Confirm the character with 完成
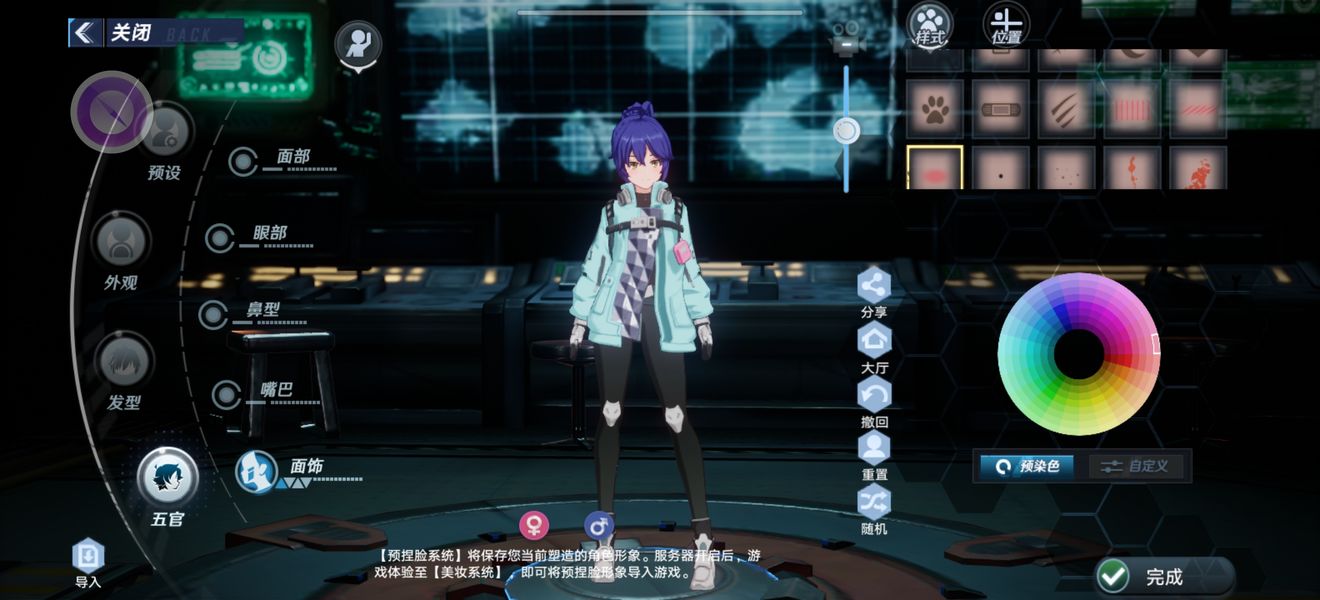The image size is (1320, 600). point(1163,576)
